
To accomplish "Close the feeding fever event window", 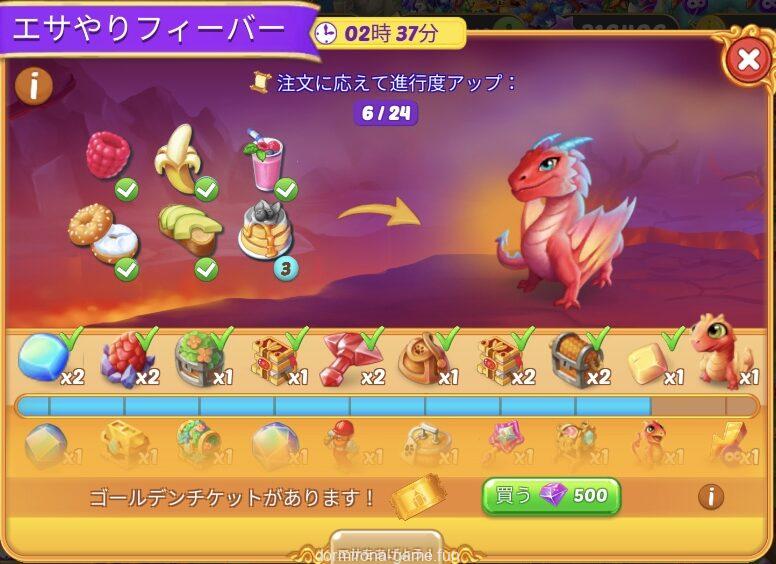I will click(747, 60).
